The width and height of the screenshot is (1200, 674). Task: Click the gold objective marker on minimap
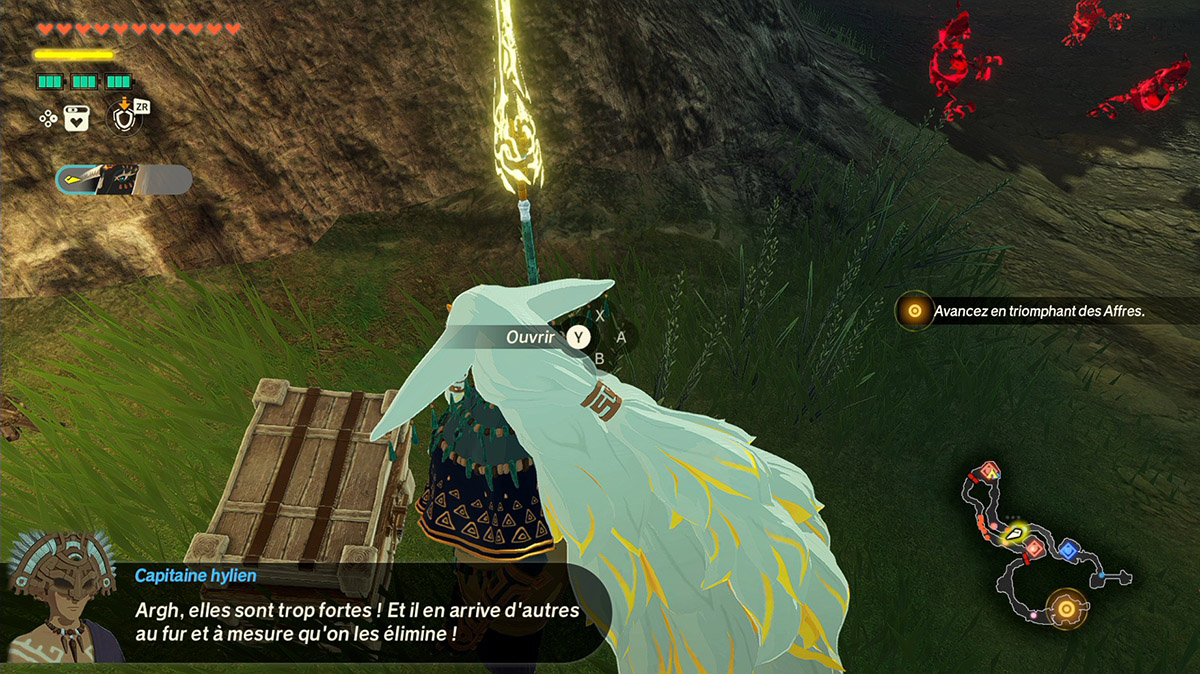[1066, 608]
